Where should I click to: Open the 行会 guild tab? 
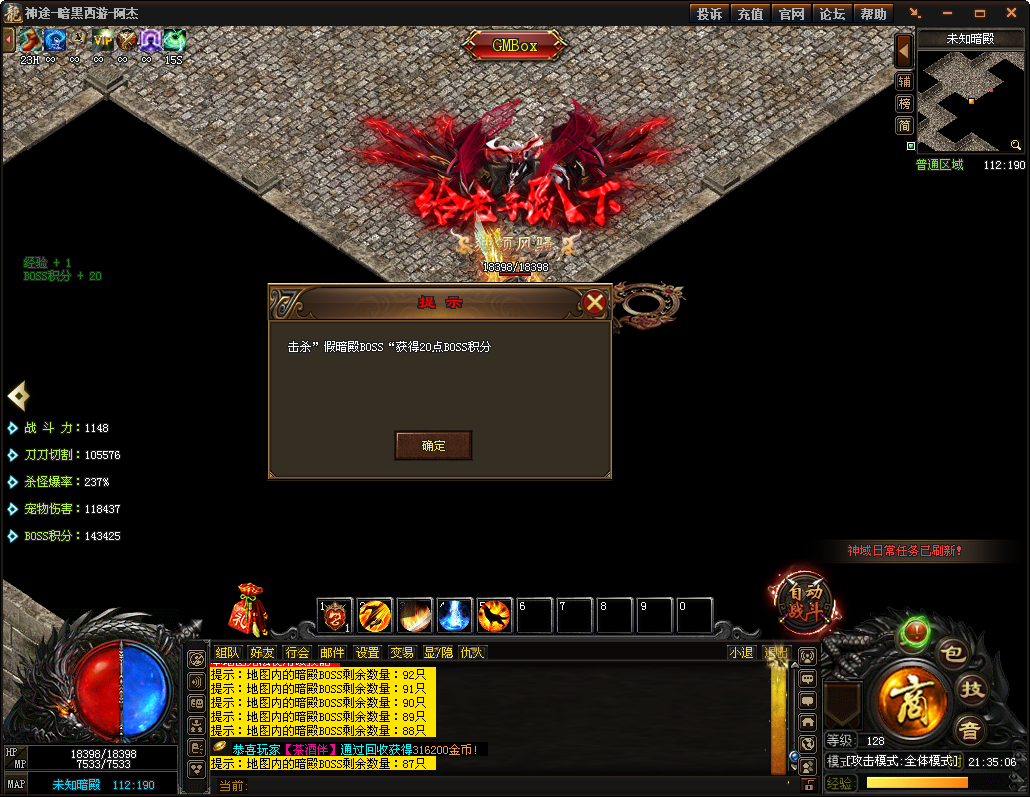(297, 652)
